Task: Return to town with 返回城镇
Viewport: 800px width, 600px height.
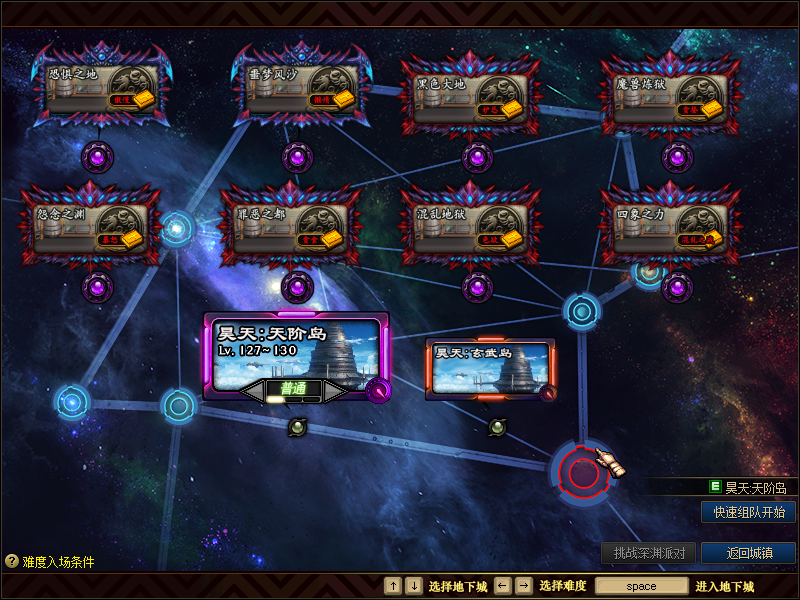Action: tap(748, 553)
